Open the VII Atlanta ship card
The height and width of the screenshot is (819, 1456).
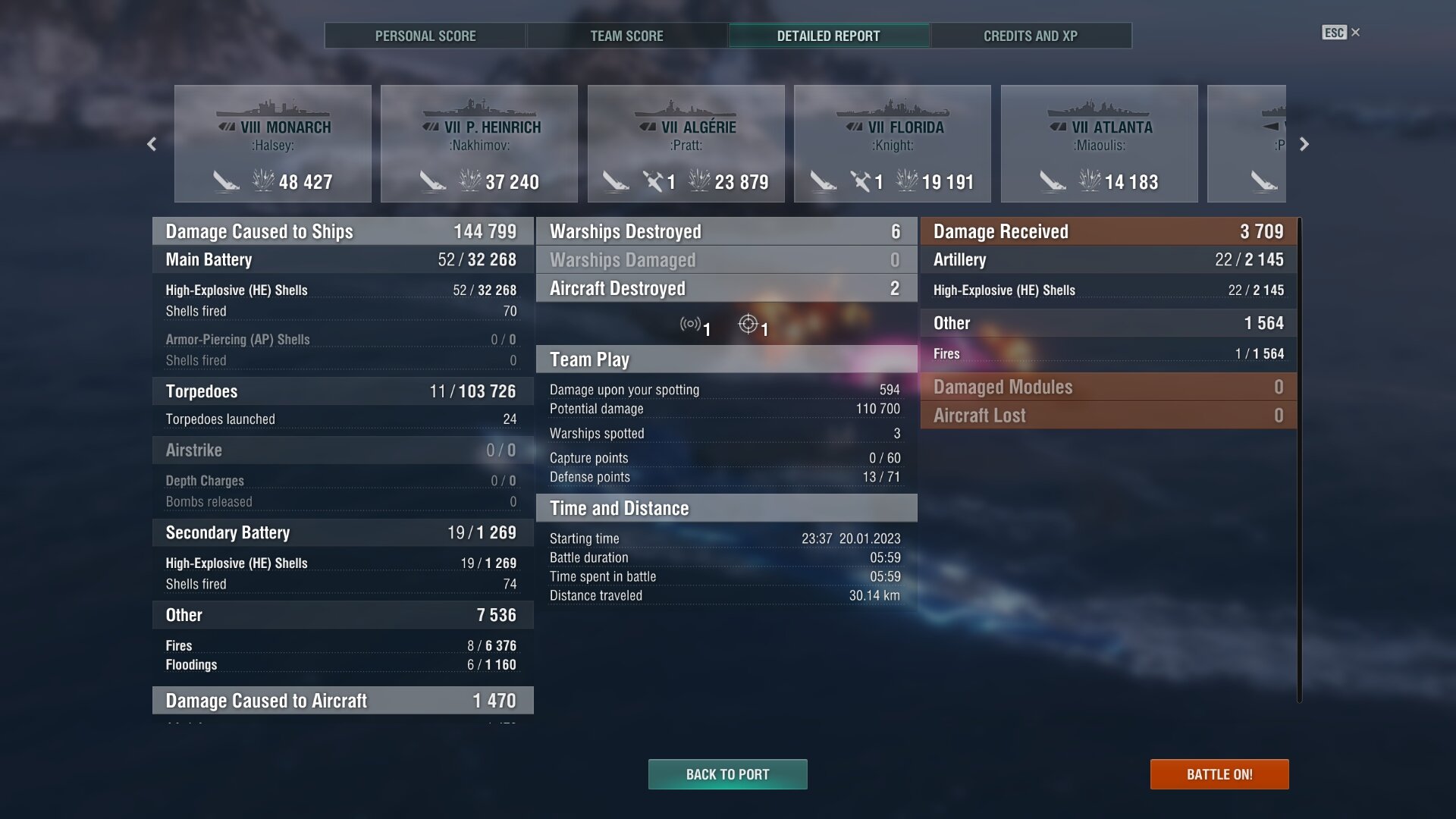point(1100,144)
